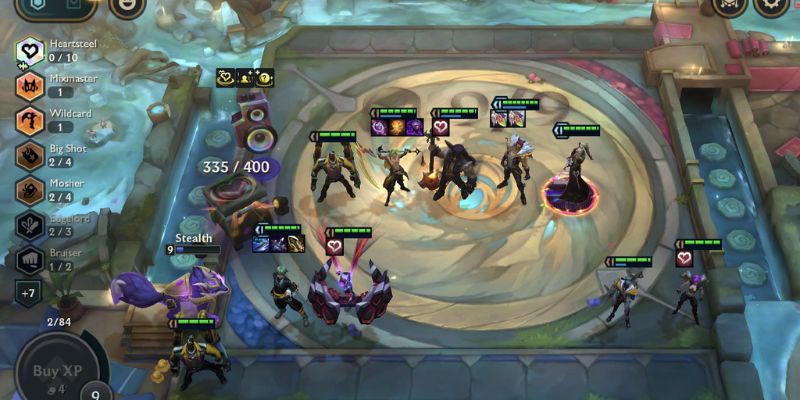Inspect the question mark orb augment icon
Image resolution: width=800 pixels, height=400 pixels.
pos(264,77)
